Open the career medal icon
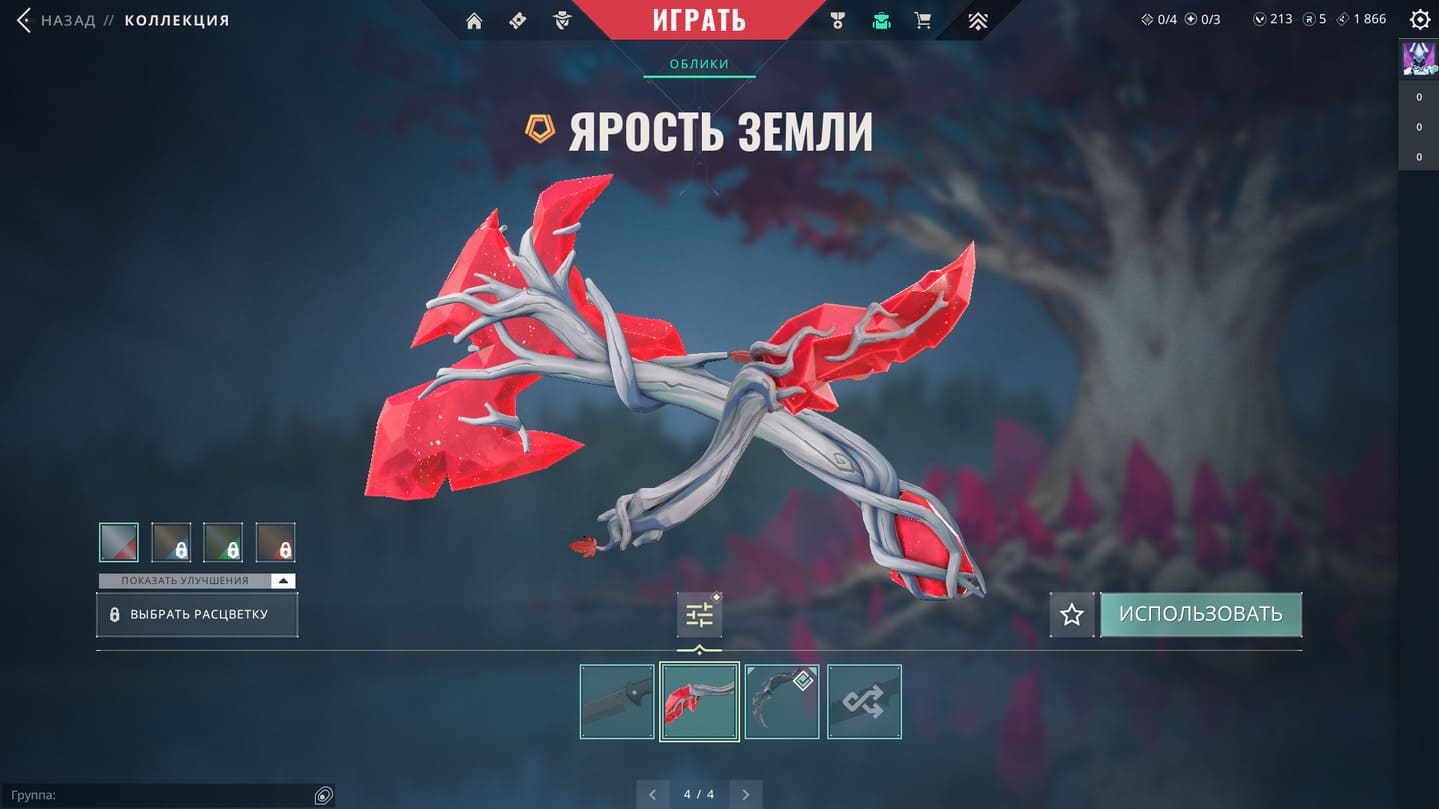The height and width of the screenshot is (809, 1439). click(838, 21)
